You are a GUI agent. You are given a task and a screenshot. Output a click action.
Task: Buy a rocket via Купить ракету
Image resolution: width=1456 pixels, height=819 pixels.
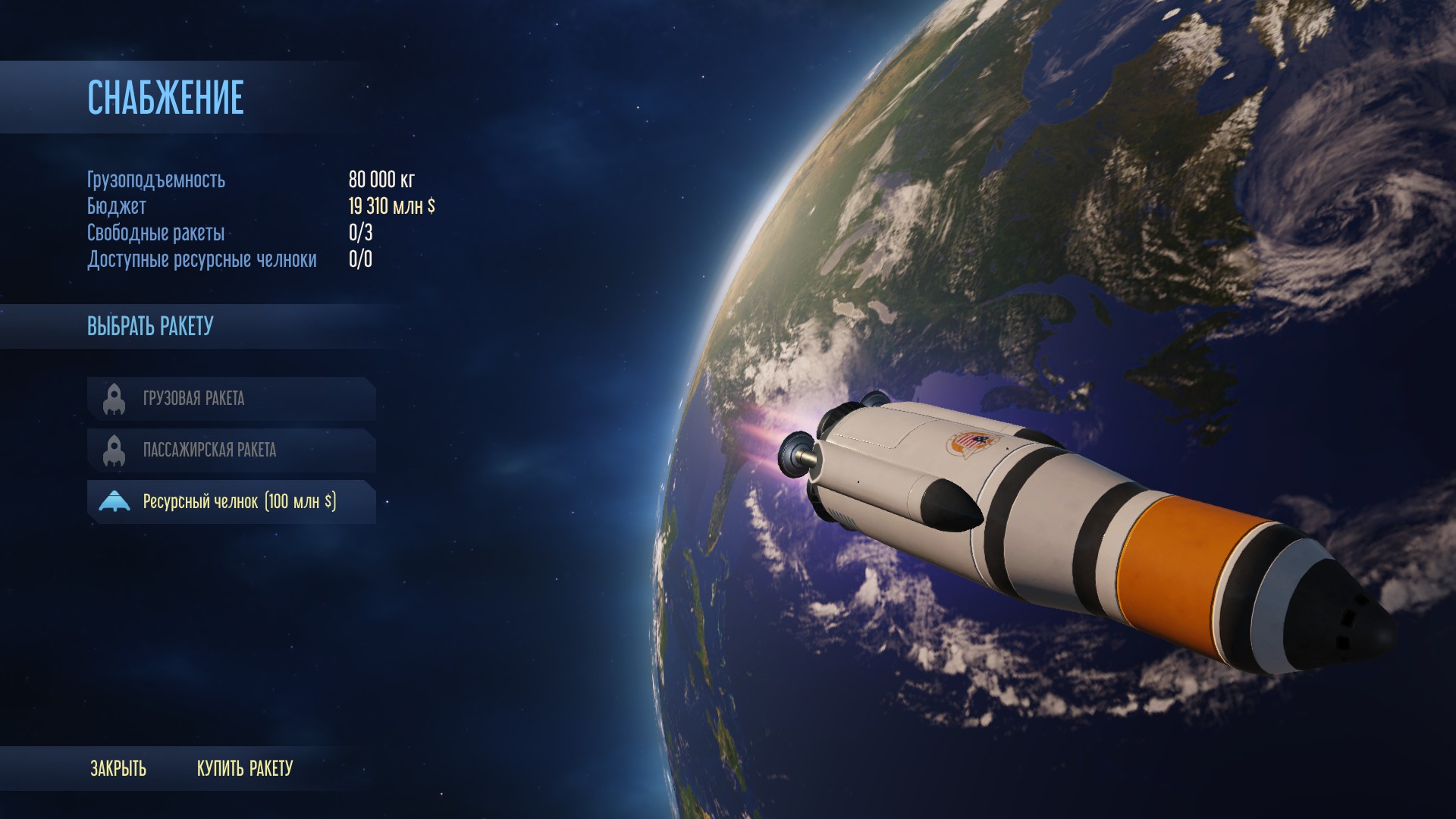[245, 768]
